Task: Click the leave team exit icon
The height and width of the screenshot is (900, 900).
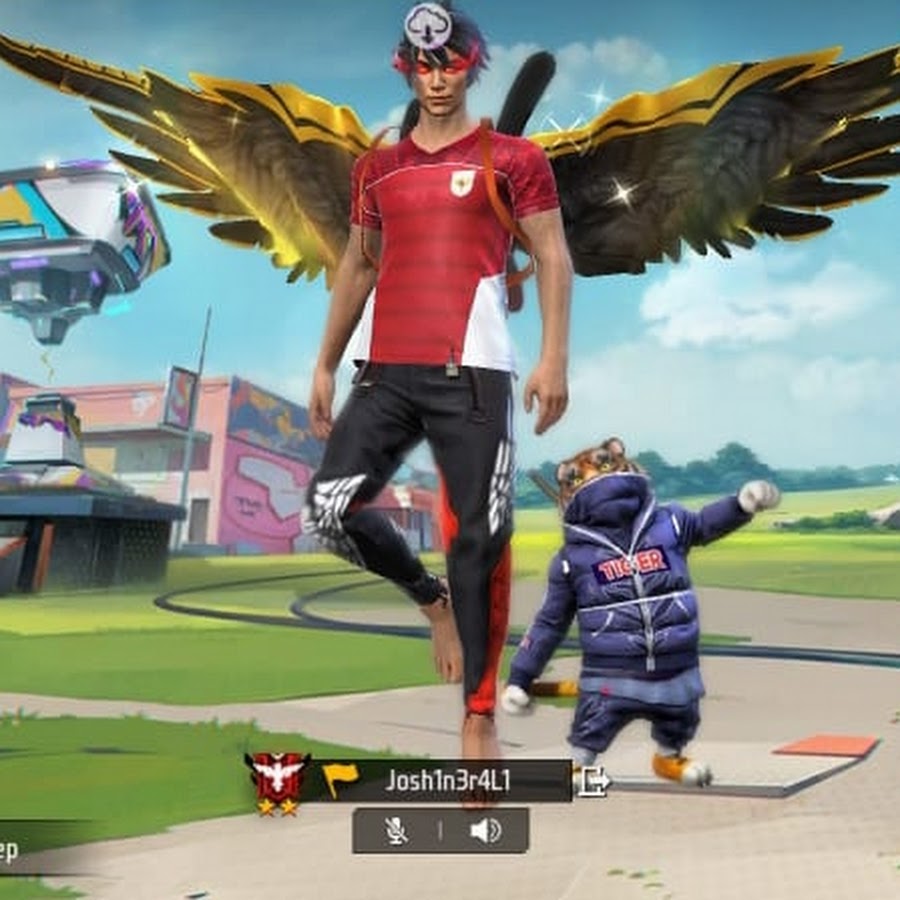Action: coord(593,781)
